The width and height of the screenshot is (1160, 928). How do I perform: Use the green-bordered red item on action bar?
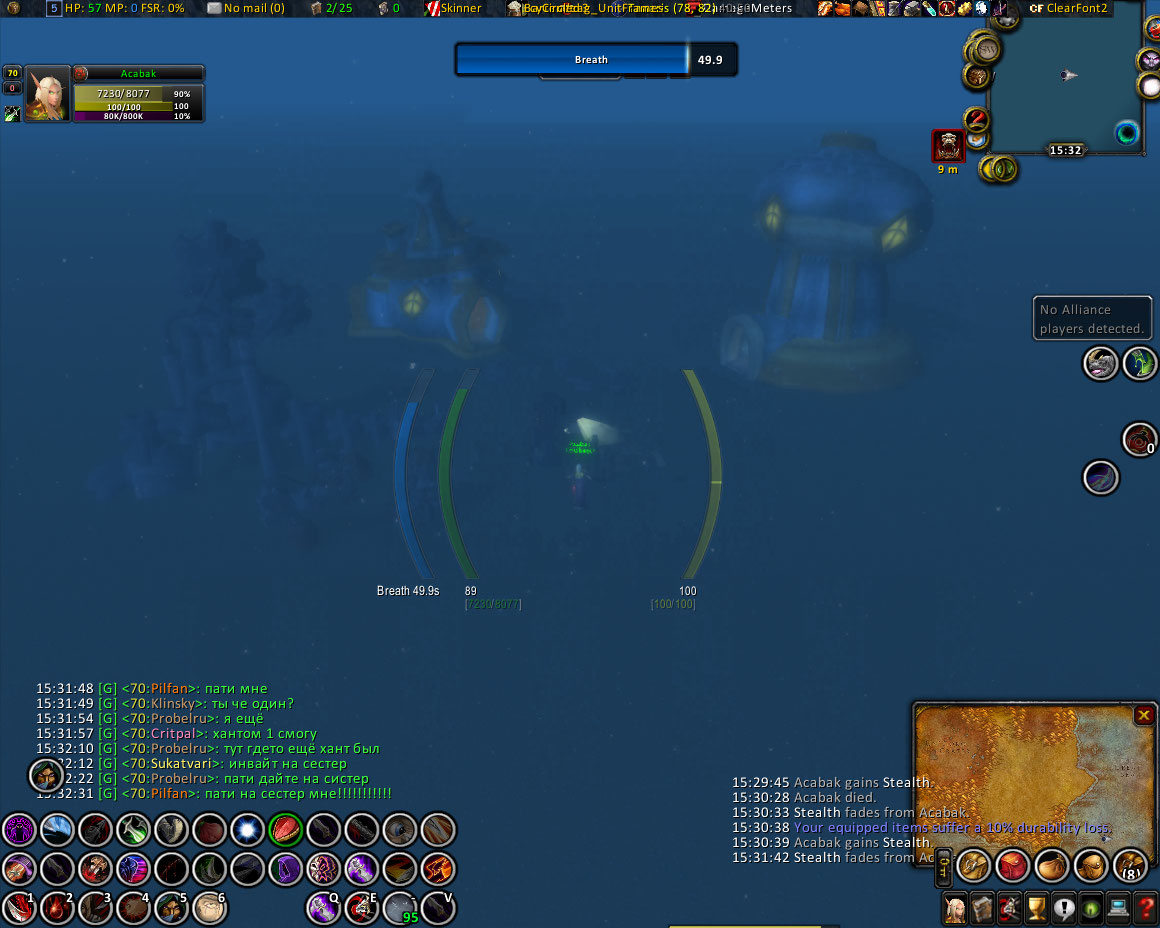tap(286, 829)
